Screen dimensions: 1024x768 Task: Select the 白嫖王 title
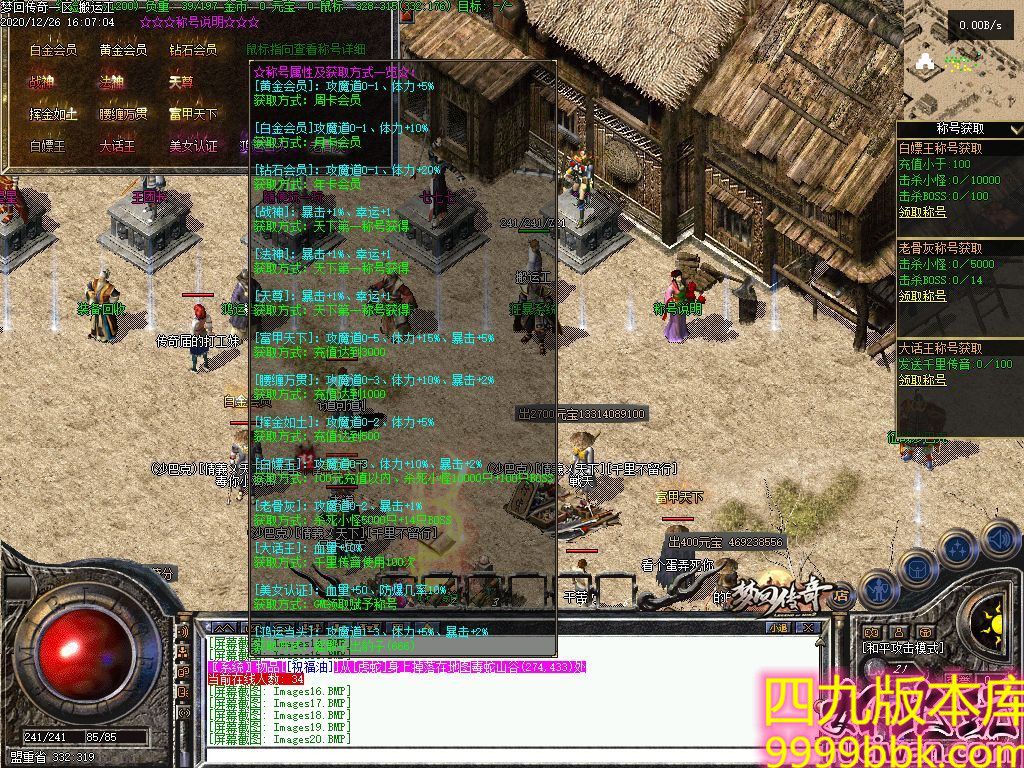(47, 146)
